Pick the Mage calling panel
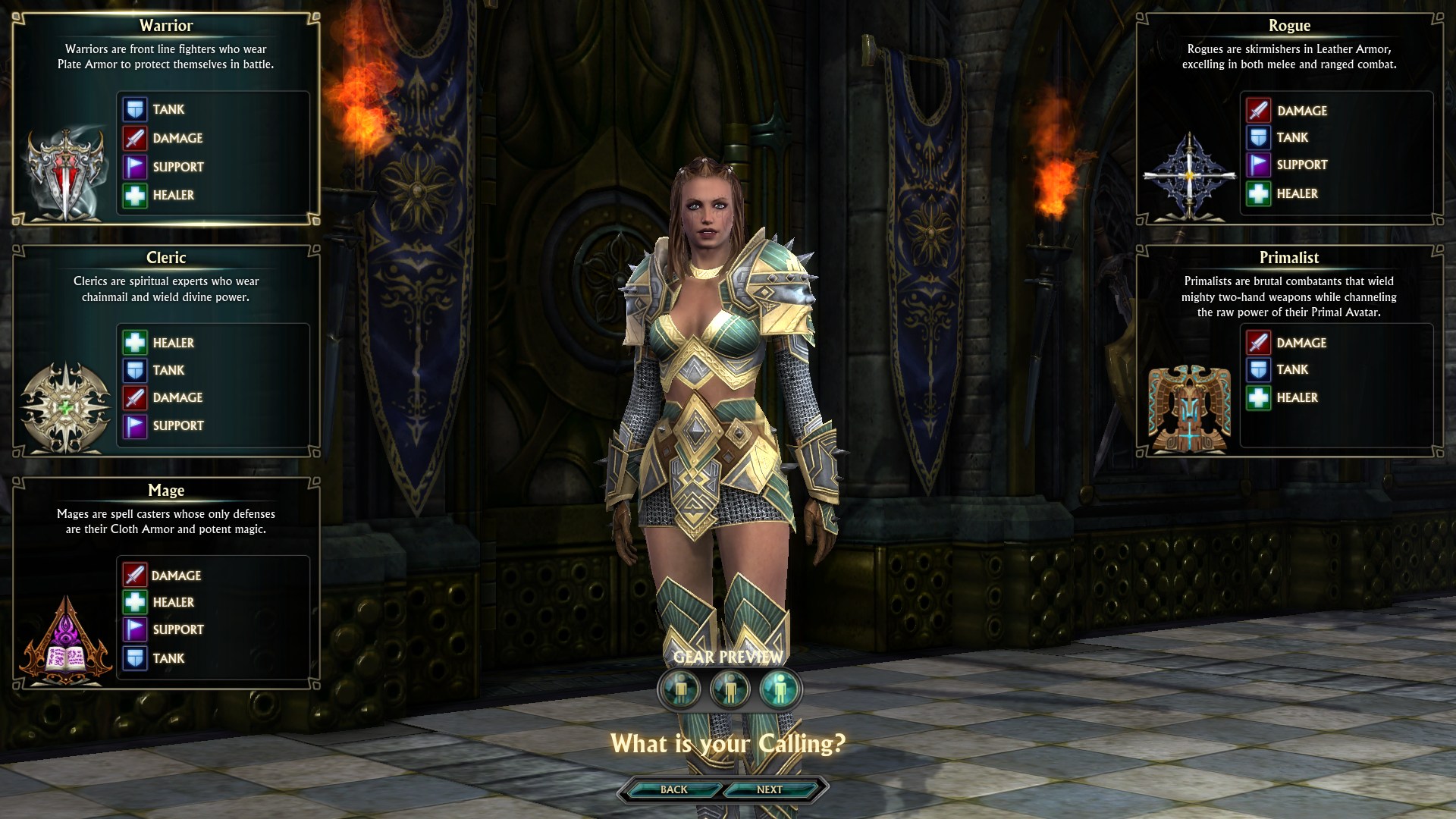1456x819 pixels. [165, 582]
